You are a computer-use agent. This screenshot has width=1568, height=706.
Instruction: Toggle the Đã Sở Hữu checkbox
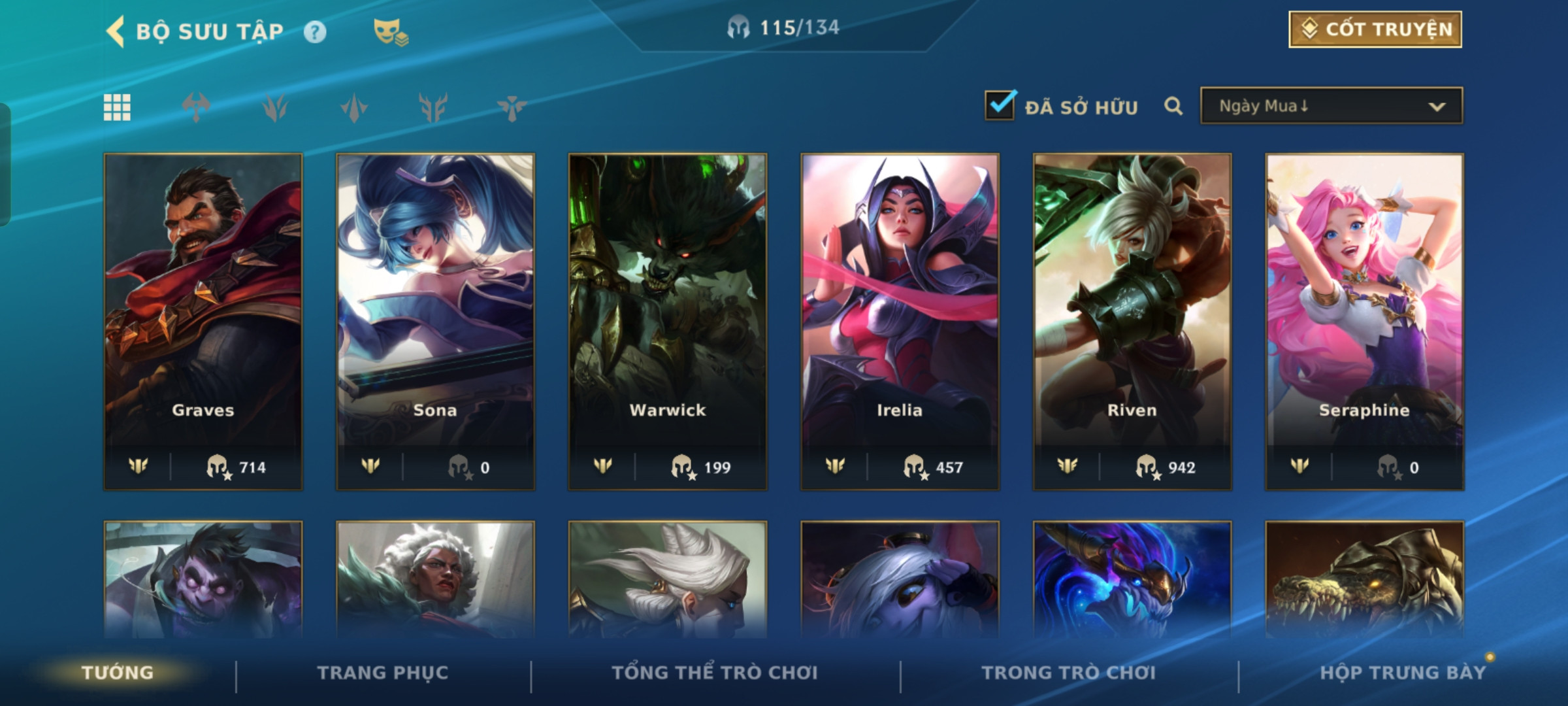pos(1000,105)
